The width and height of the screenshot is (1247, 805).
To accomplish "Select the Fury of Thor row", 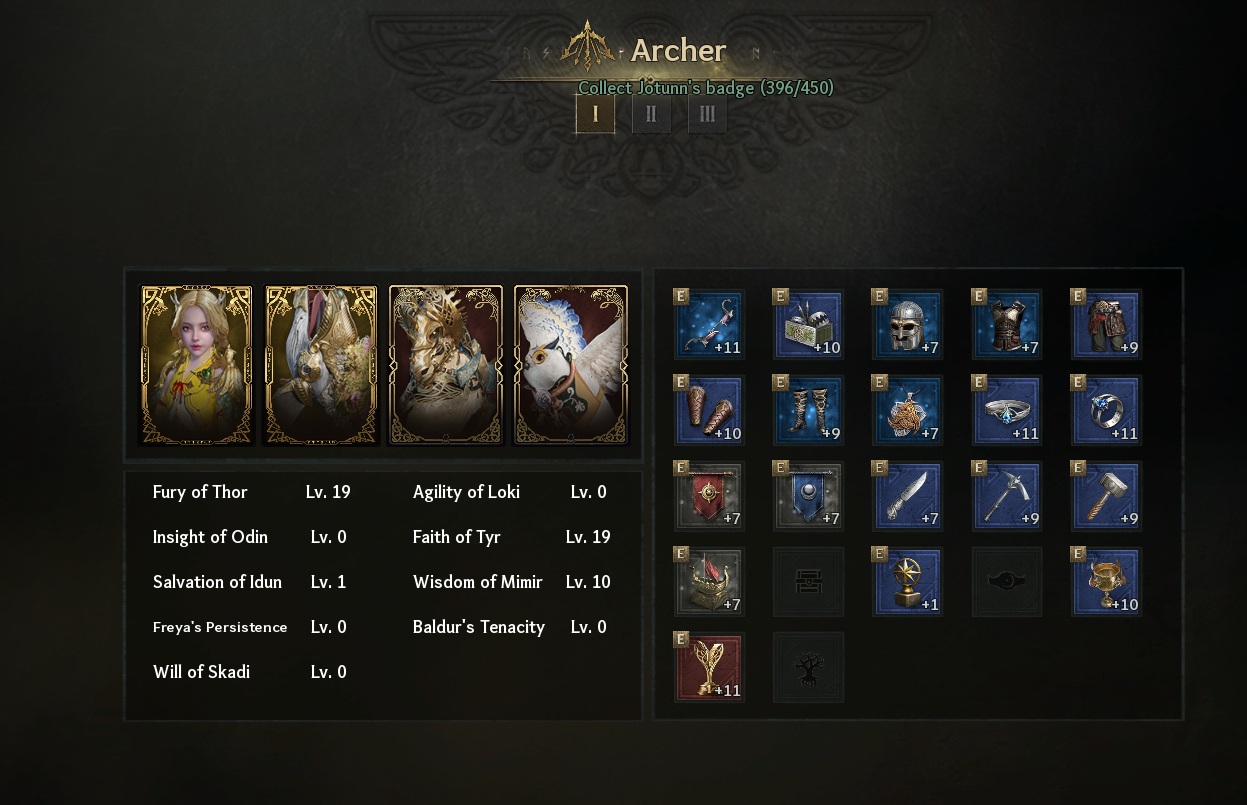I will [252, 492].
